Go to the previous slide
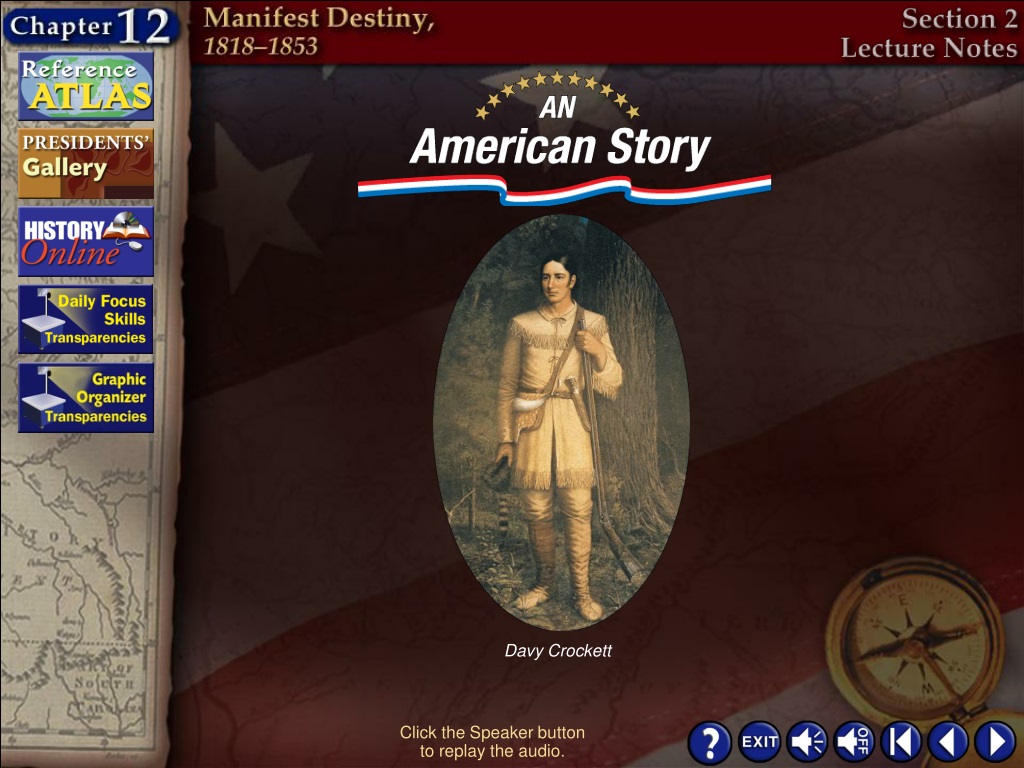 point(948,742)
